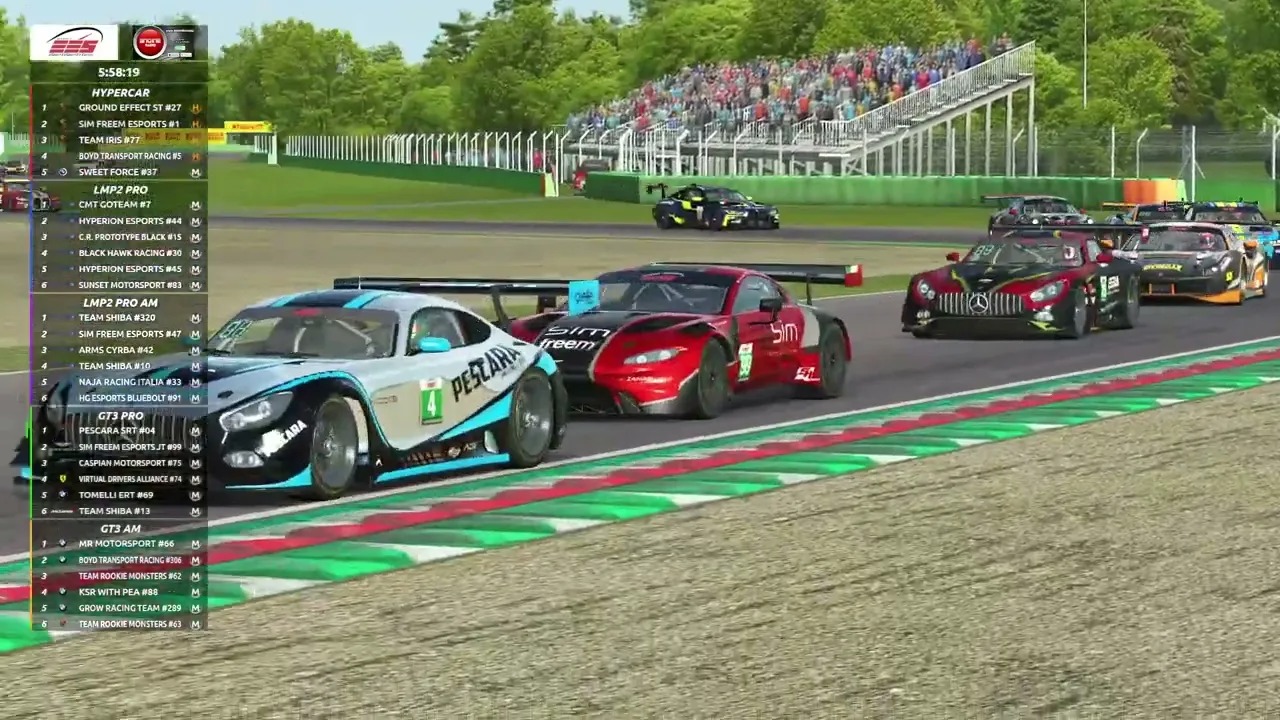Select Arms Cyrba #42 leaderboard row
The width and height of the screenshot is (1280, 720).
coord(120,350)
